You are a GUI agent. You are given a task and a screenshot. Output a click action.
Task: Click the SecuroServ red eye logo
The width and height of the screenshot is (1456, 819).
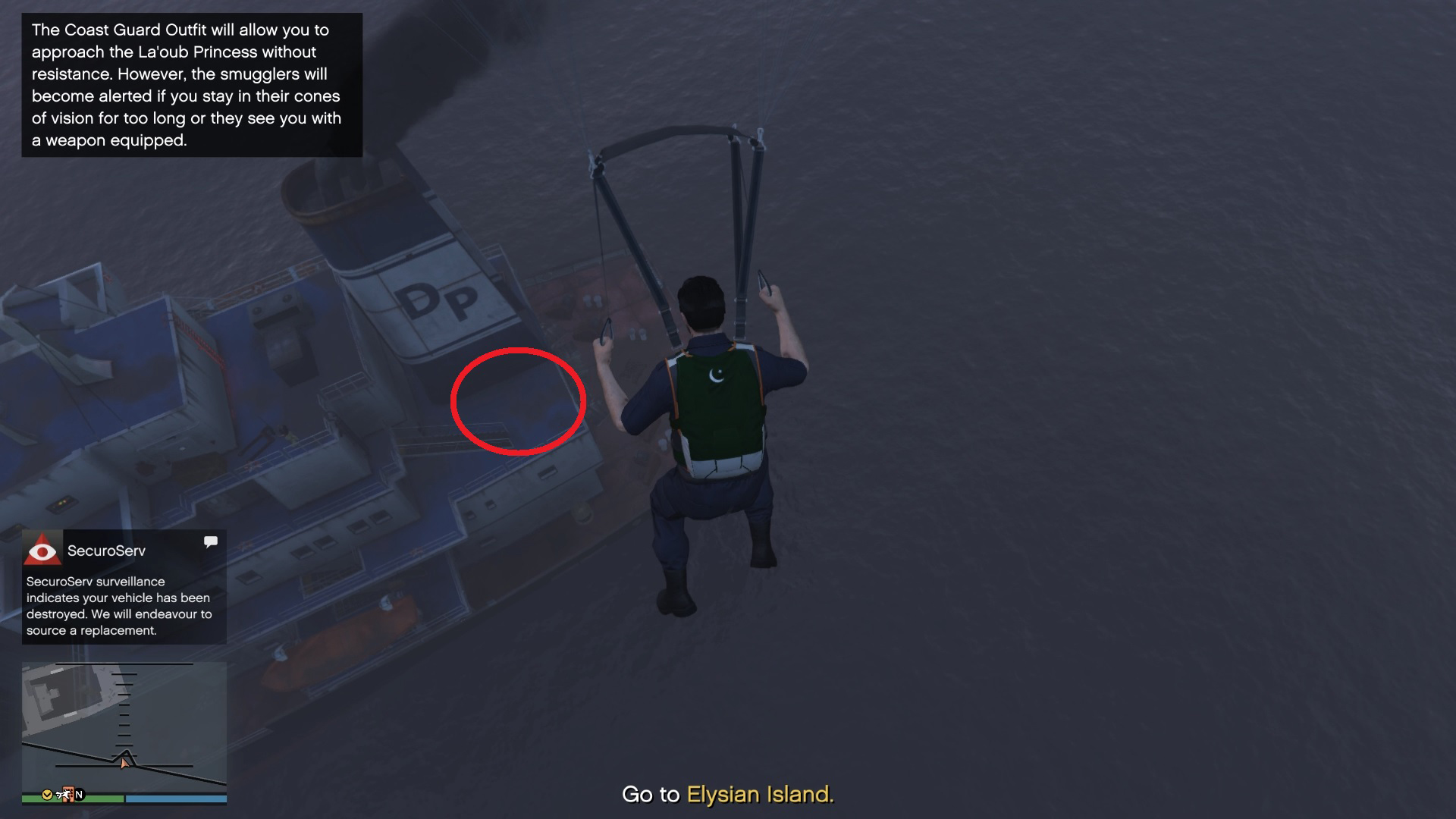pyautogui.click(x=42, y=550)
